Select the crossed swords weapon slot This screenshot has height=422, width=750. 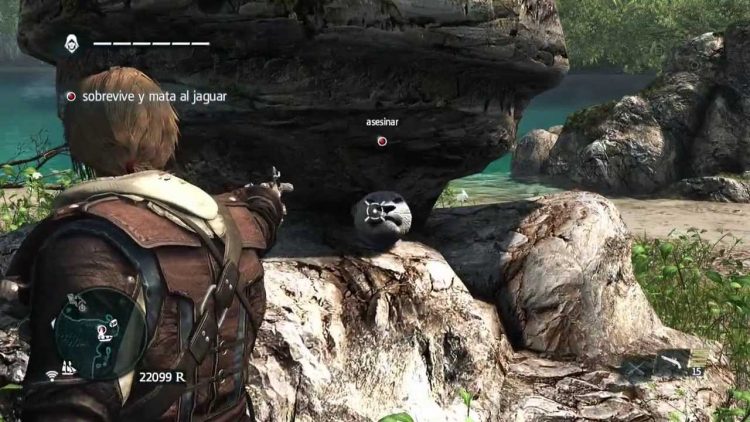(636, 368)
